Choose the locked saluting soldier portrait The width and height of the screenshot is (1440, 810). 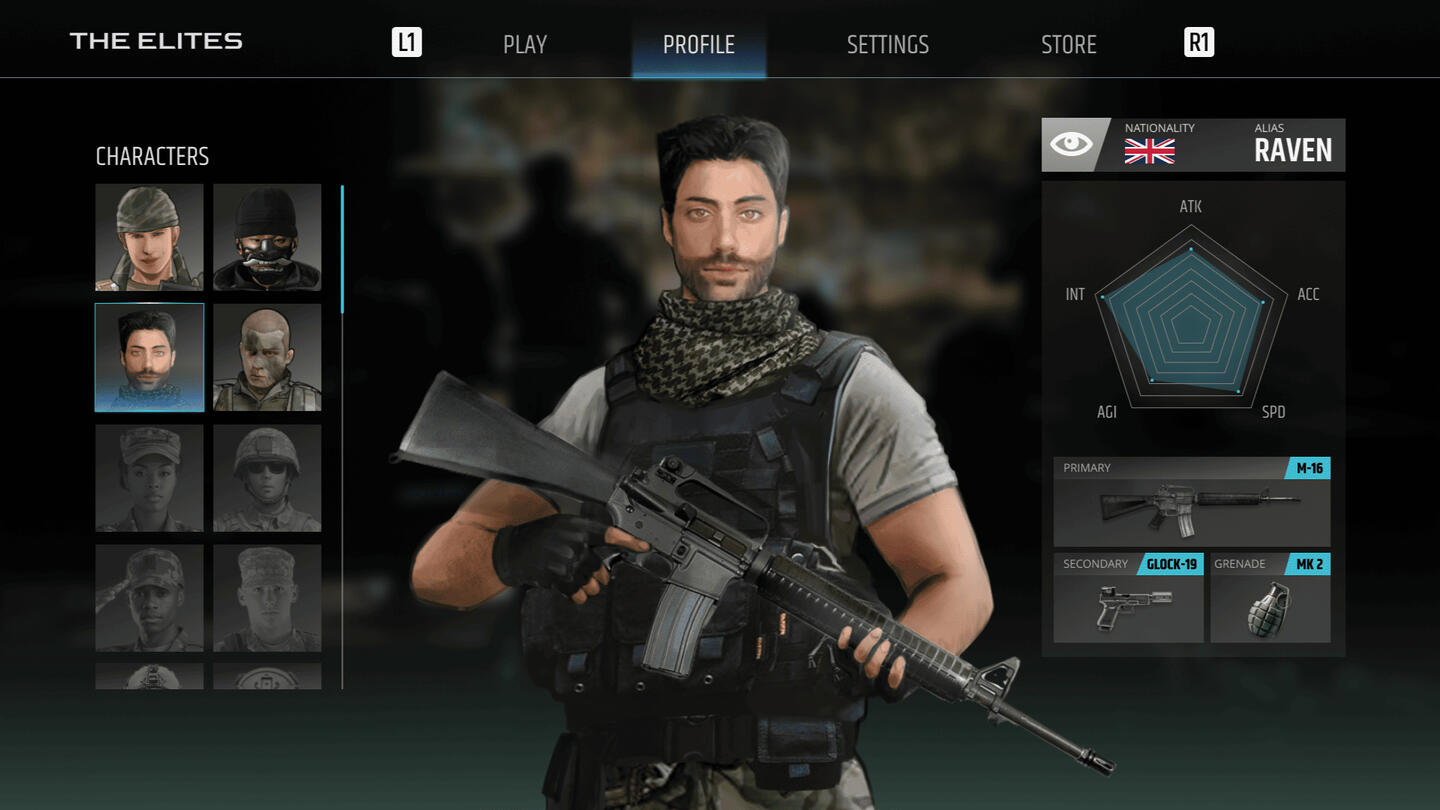[x=149, y=598]
